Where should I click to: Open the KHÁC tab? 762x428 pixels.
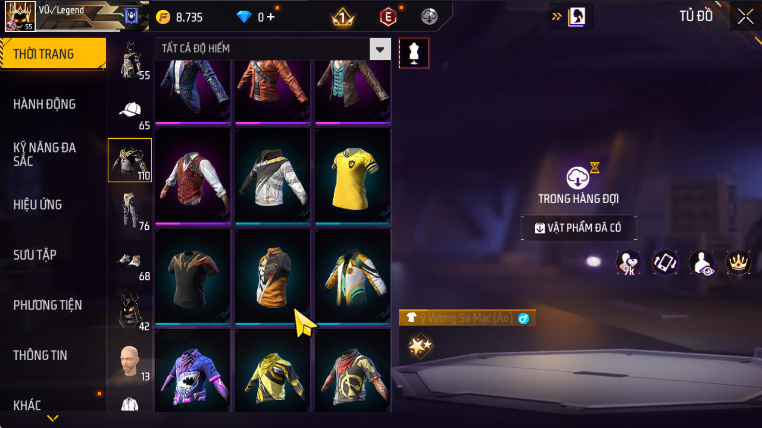coord(27,405)
